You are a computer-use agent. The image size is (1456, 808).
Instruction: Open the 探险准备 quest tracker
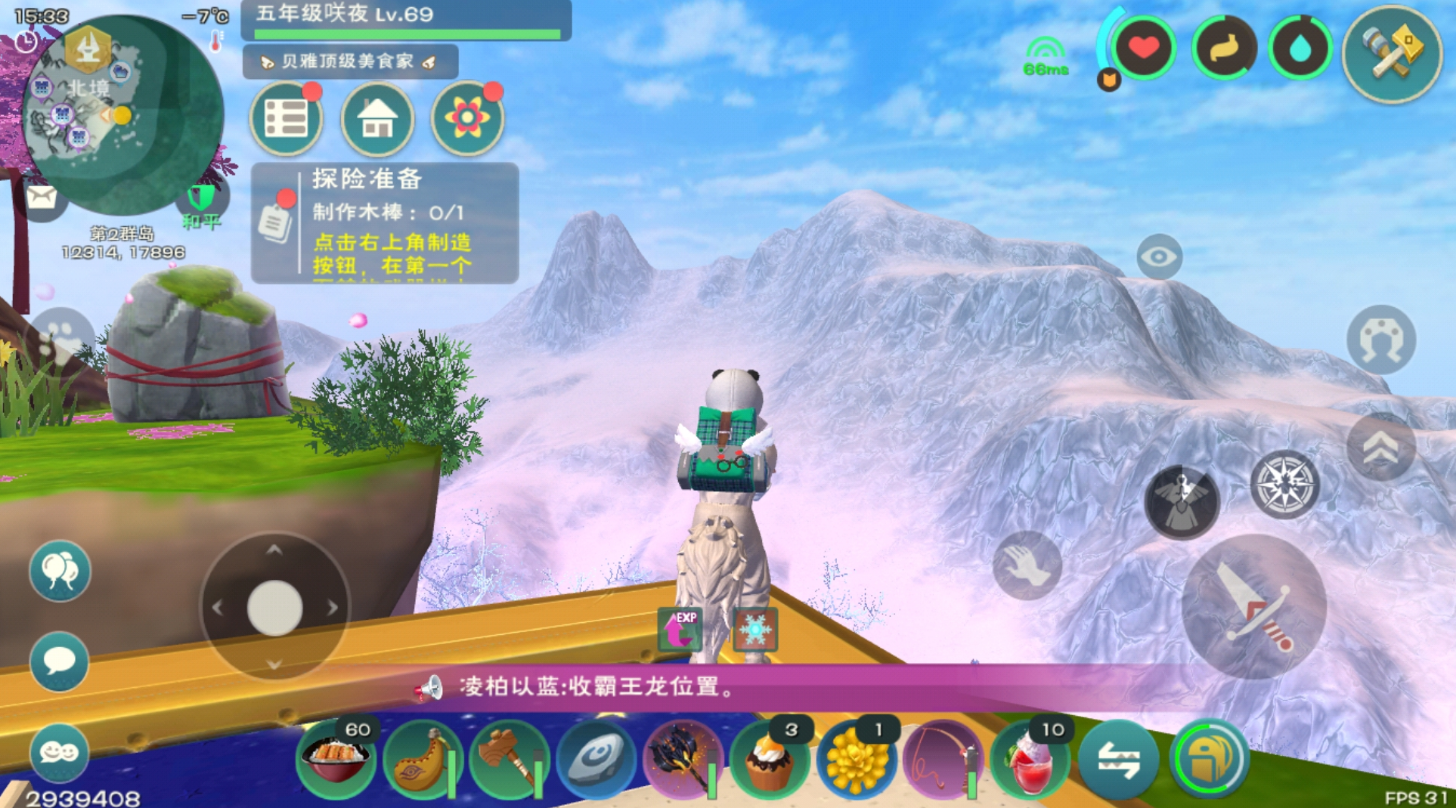tap(384, 223)
